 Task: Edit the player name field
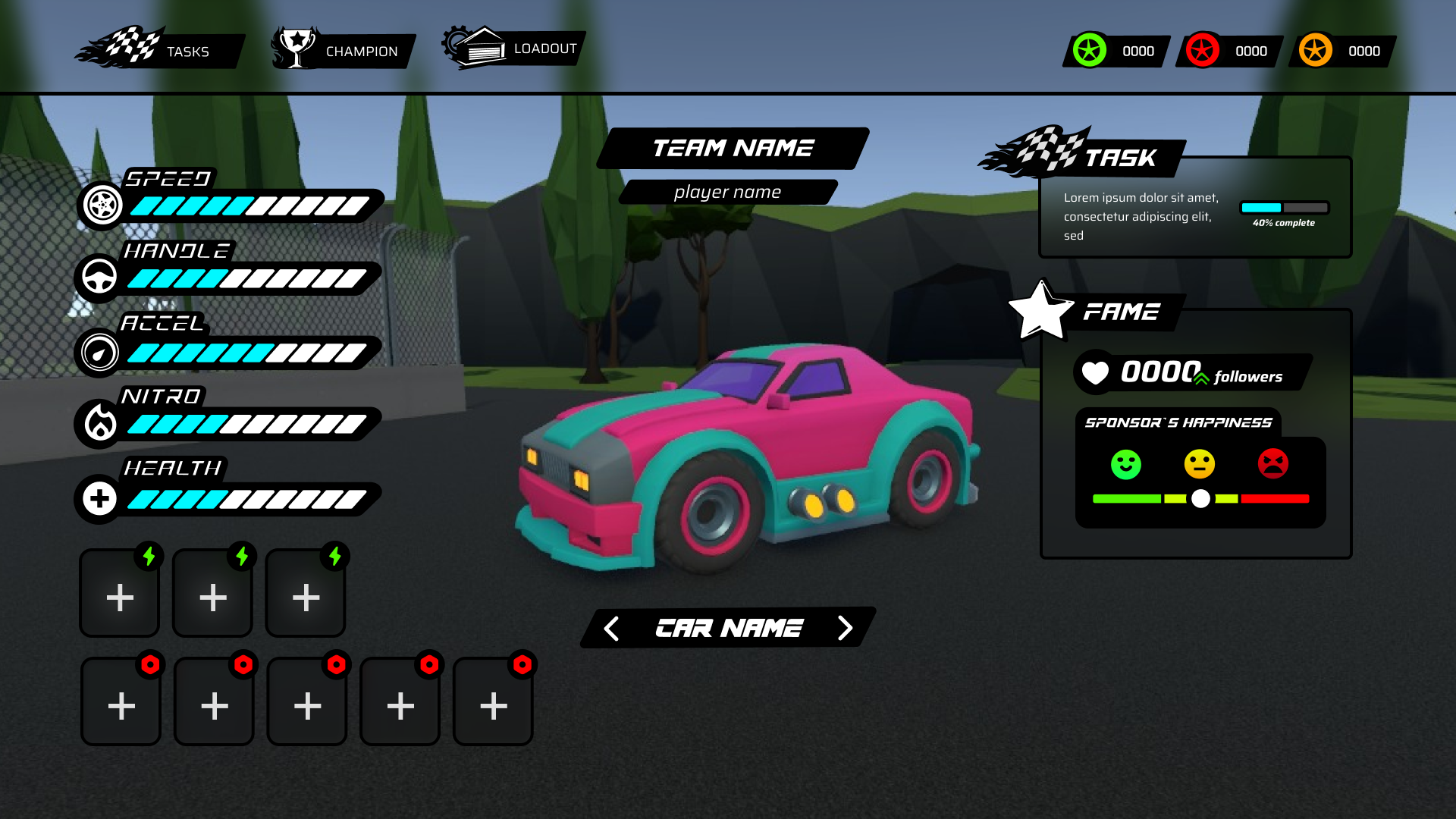coord(727,192)
